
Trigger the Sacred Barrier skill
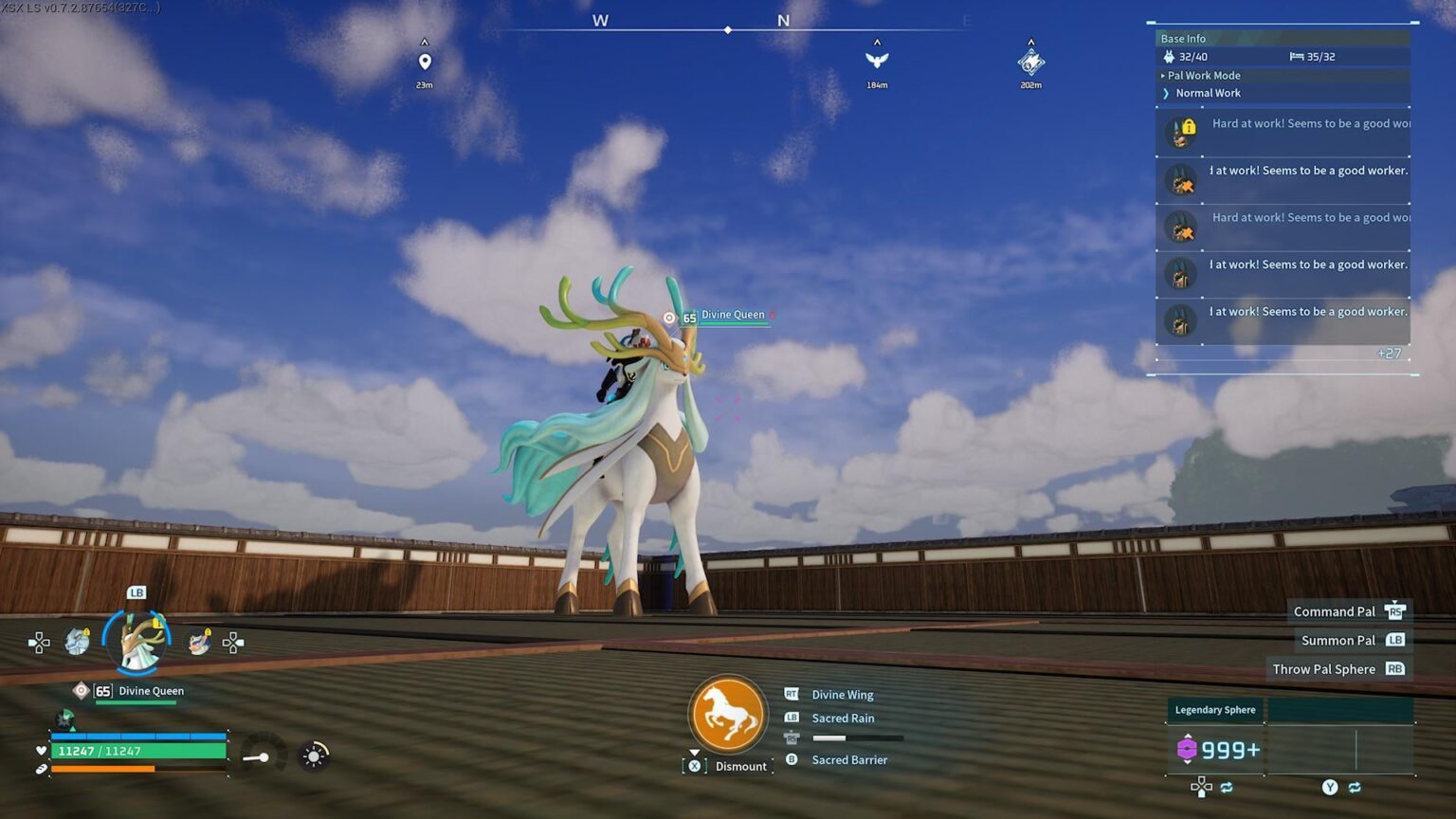click(x=849, y=760)
